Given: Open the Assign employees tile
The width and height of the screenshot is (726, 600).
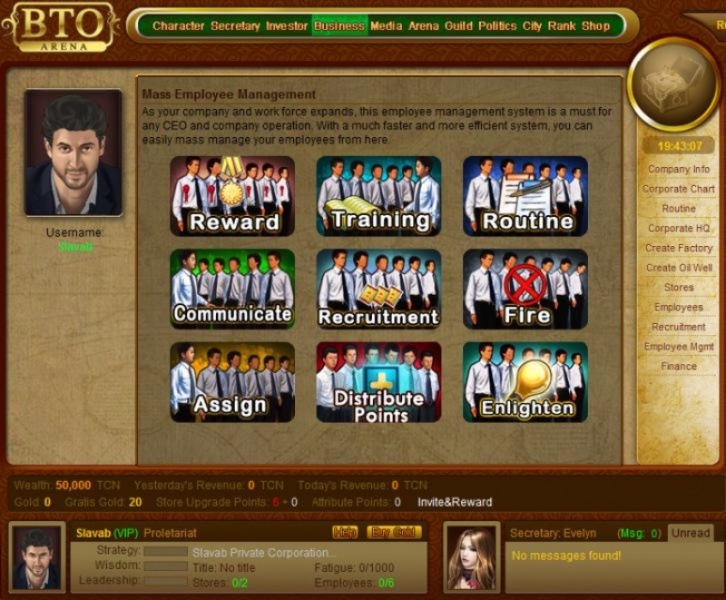Looking at the screenshot, I should (x=231, y=382).
